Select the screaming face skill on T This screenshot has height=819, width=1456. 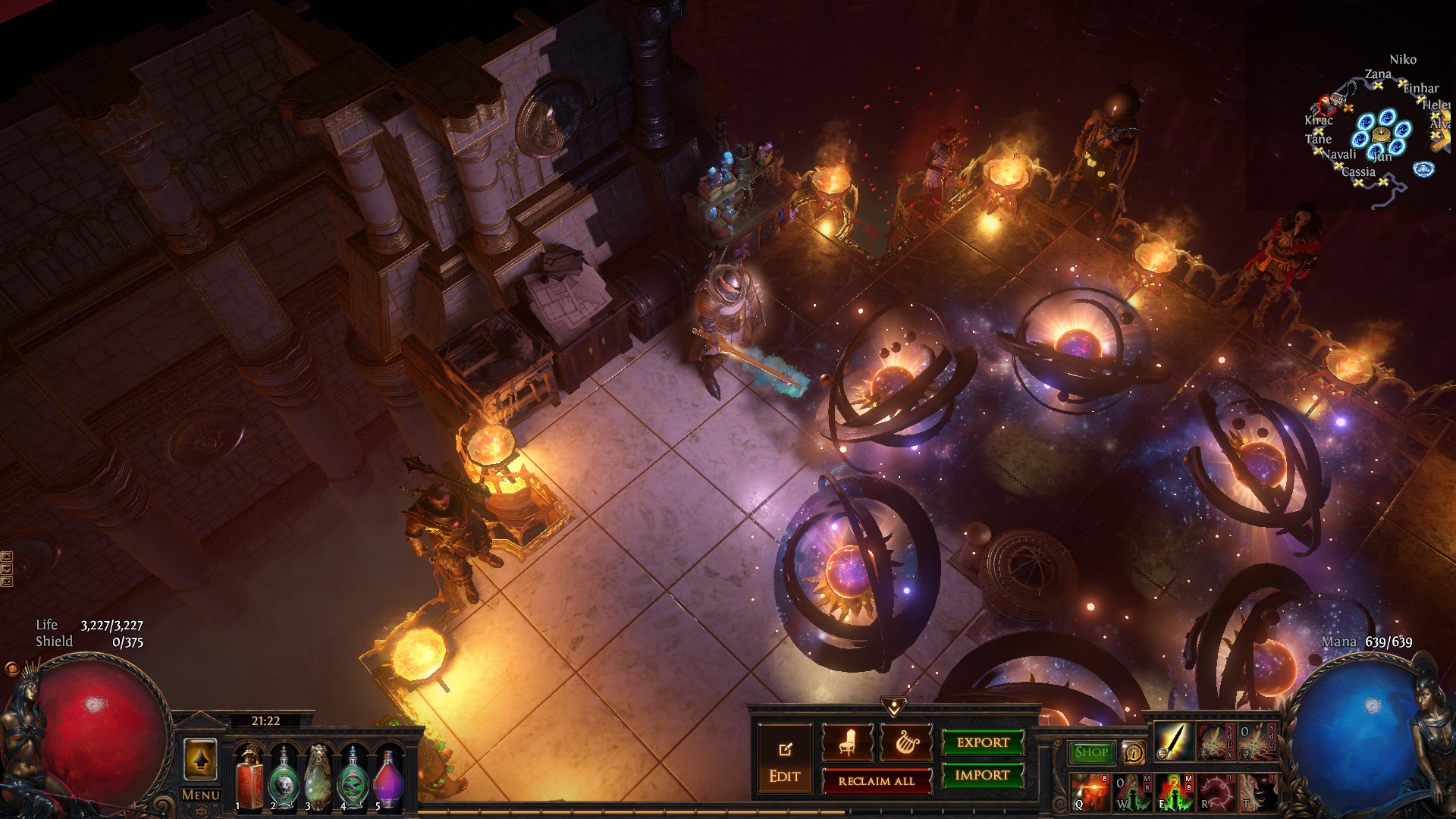coord(1256,792)
